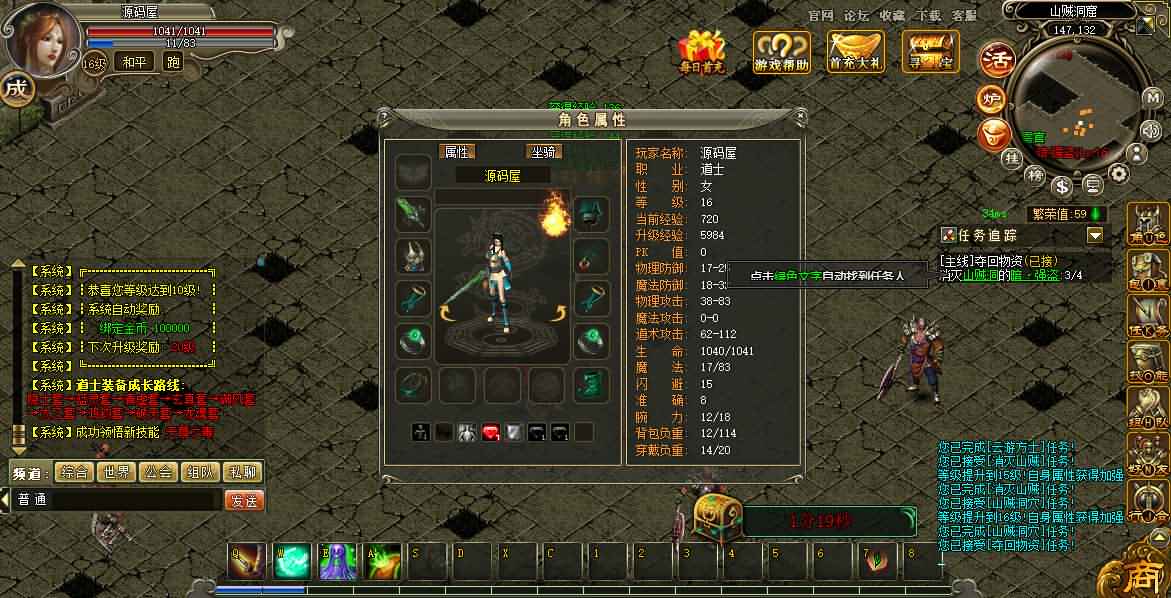The height and width of the screenshot is (598, 1171).
Task: Send the chat message with 发送
Action: click(x=244, y=500)
